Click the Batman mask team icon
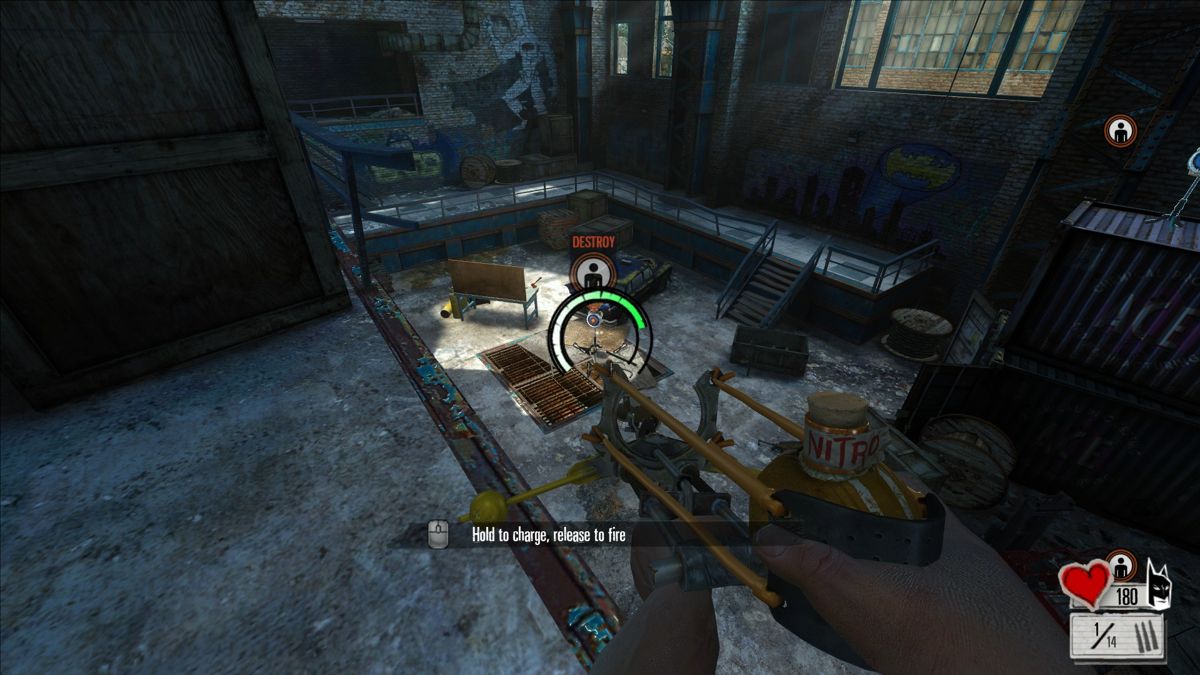The image size is (1200, 675). (1160, 584)
